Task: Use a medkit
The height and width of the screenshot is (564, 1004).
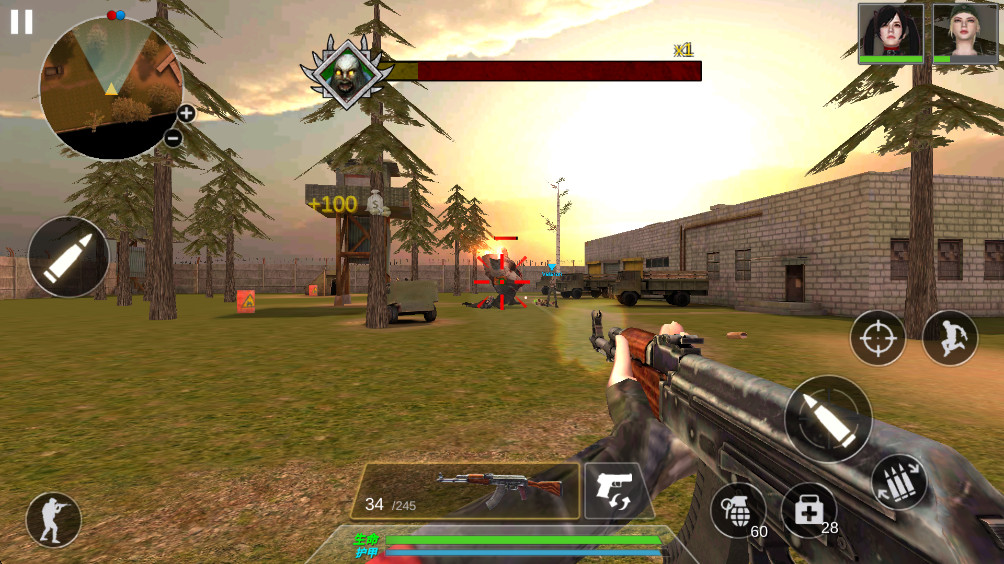Action: 808,510
